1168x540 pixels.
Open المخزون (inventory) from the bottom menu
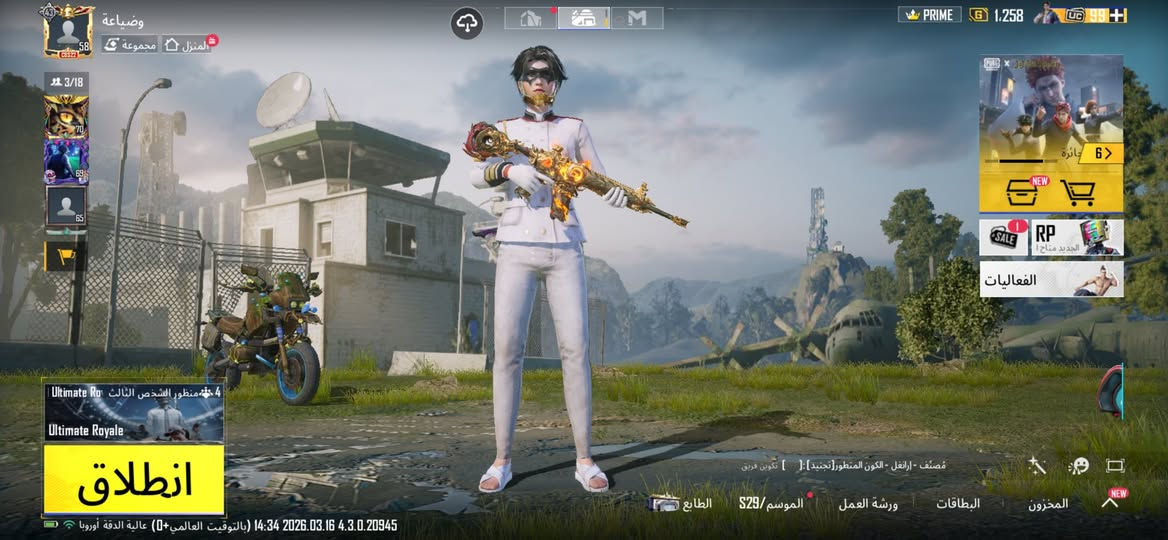click(1048, 504)
